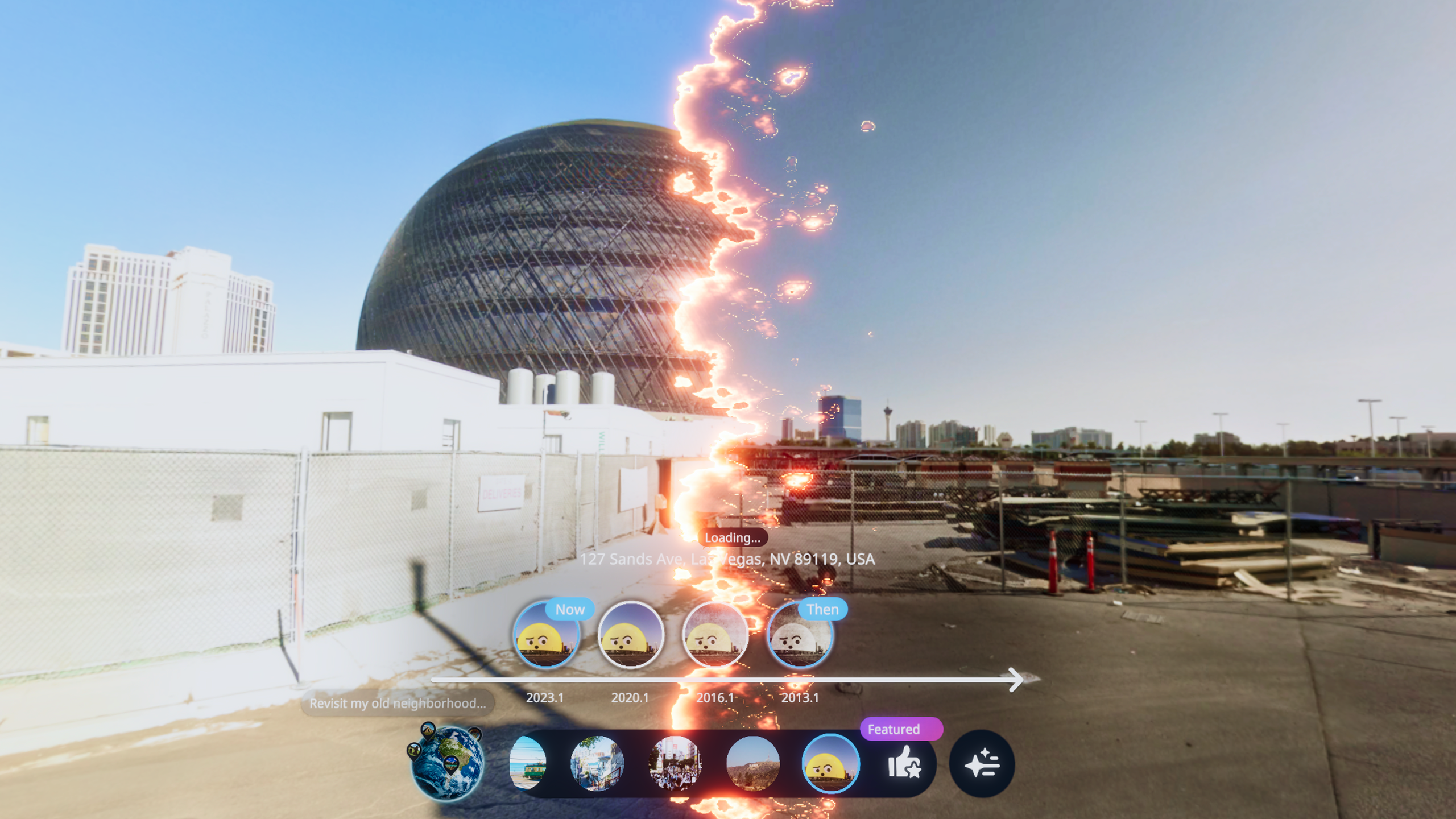Open the Featured thumbs-up star button
The height and width of the screenshot is (819, 1456).
point(904,763)
